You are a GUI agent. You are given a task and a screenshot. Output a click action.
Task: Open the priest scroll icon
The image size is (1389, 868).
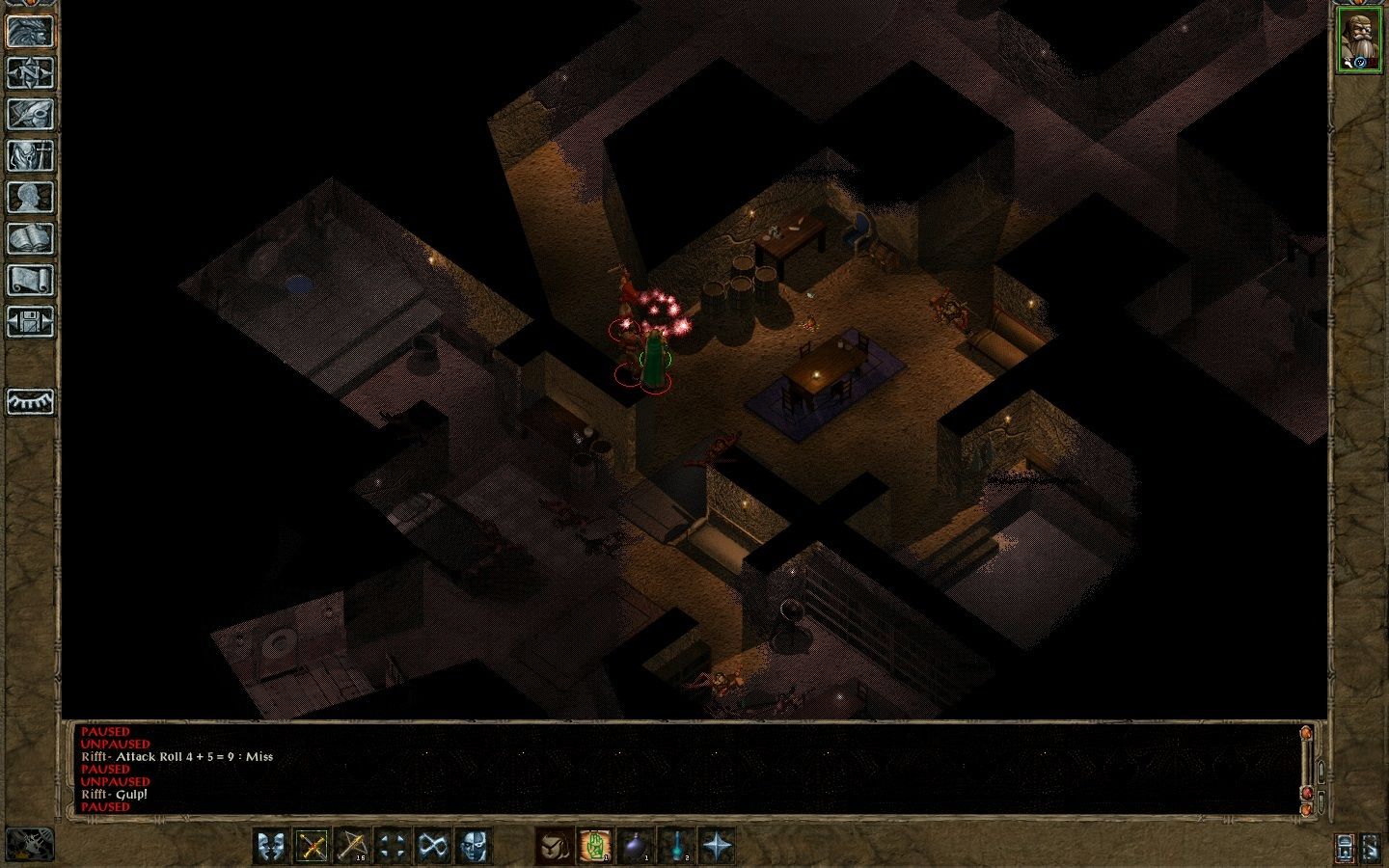pyautogui.click(x=30, y=280)
